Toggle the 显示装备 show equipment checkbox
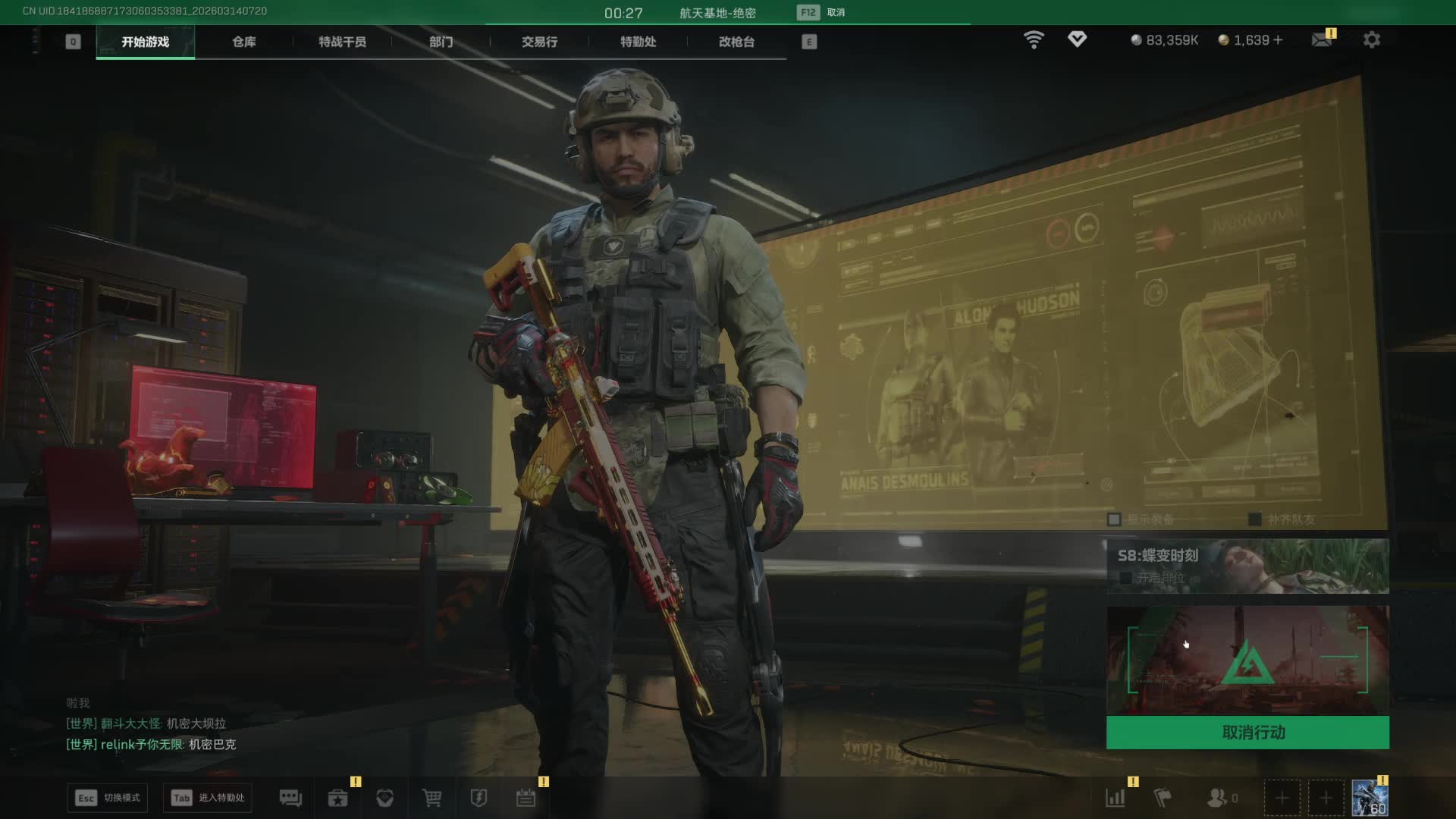 (x=1114, y=519)
